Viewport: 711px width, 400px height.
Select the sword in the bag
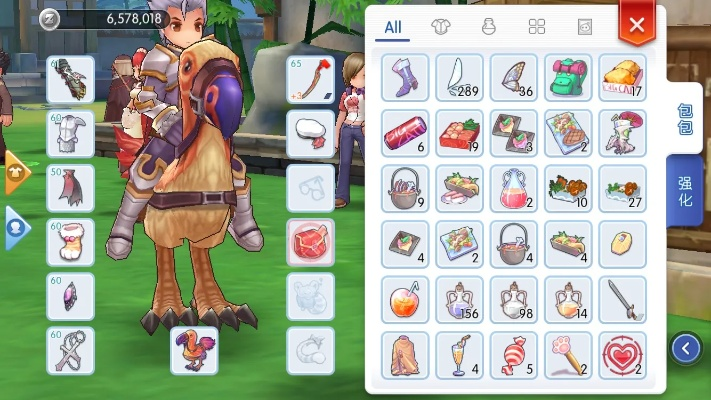click(622, 299)
